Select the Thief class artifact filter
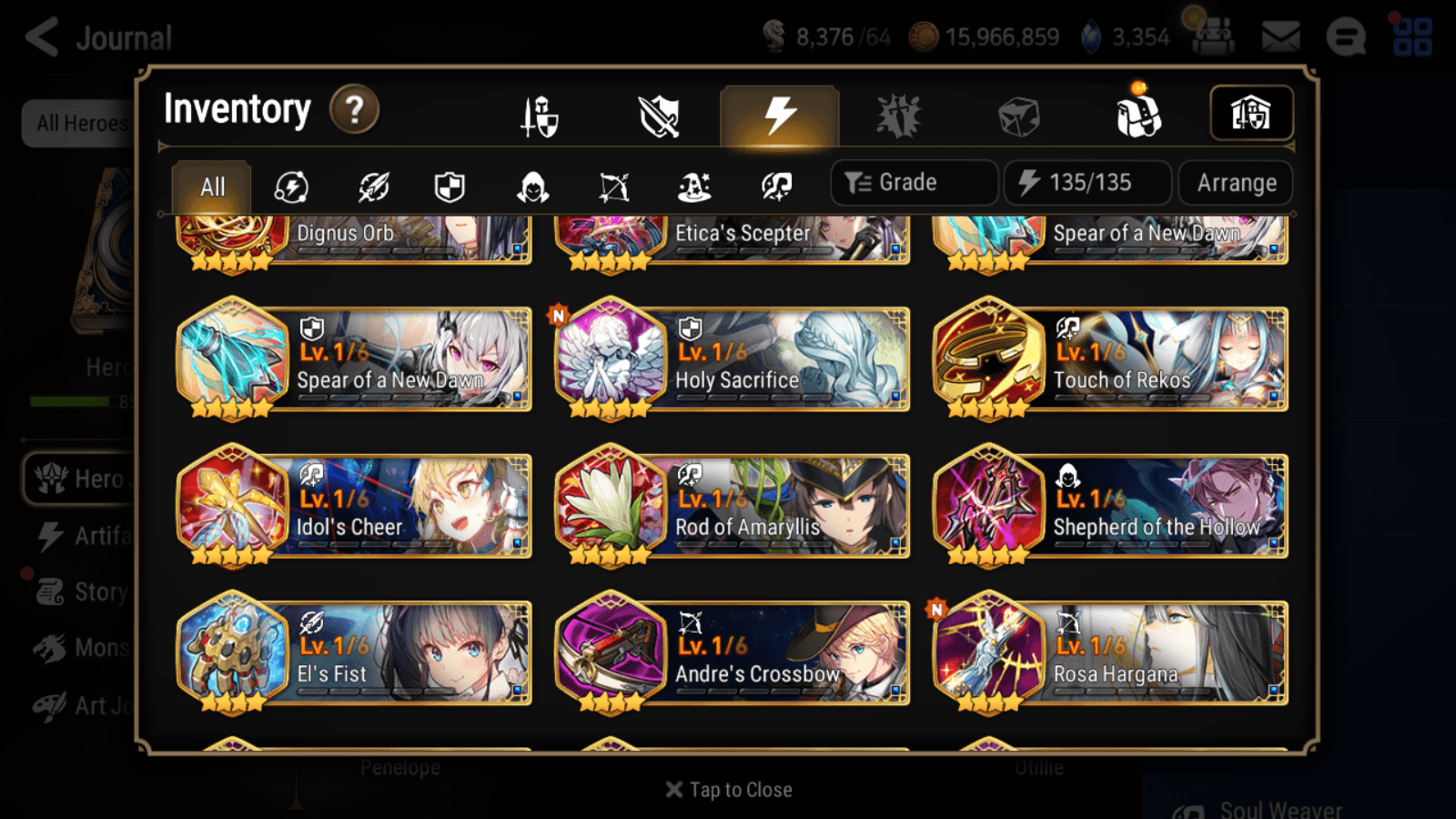The width and height of the screenshot is (1456, 819). [532, 187]
